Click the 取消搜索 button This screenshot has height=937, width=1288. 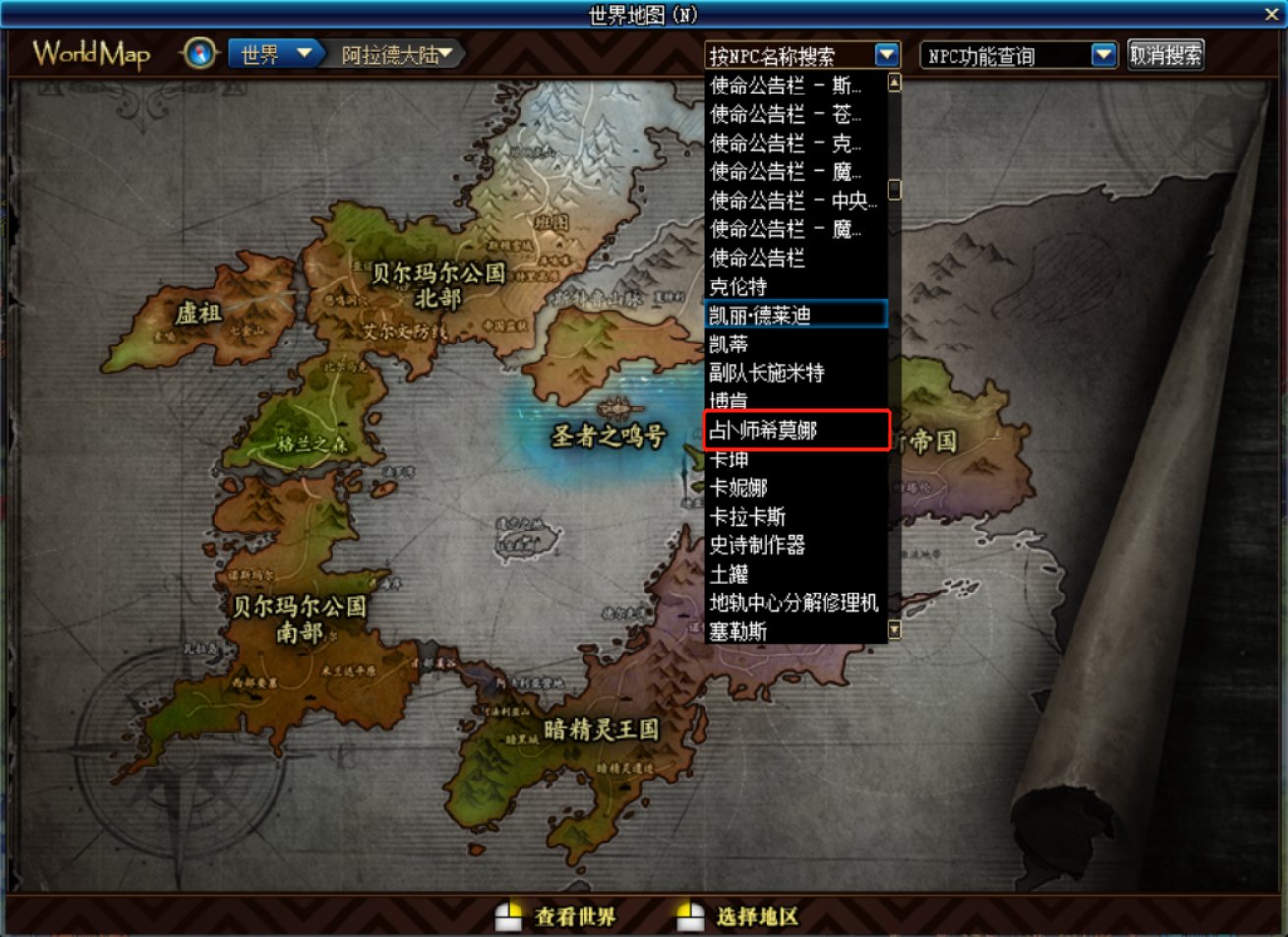[1166, 55]
